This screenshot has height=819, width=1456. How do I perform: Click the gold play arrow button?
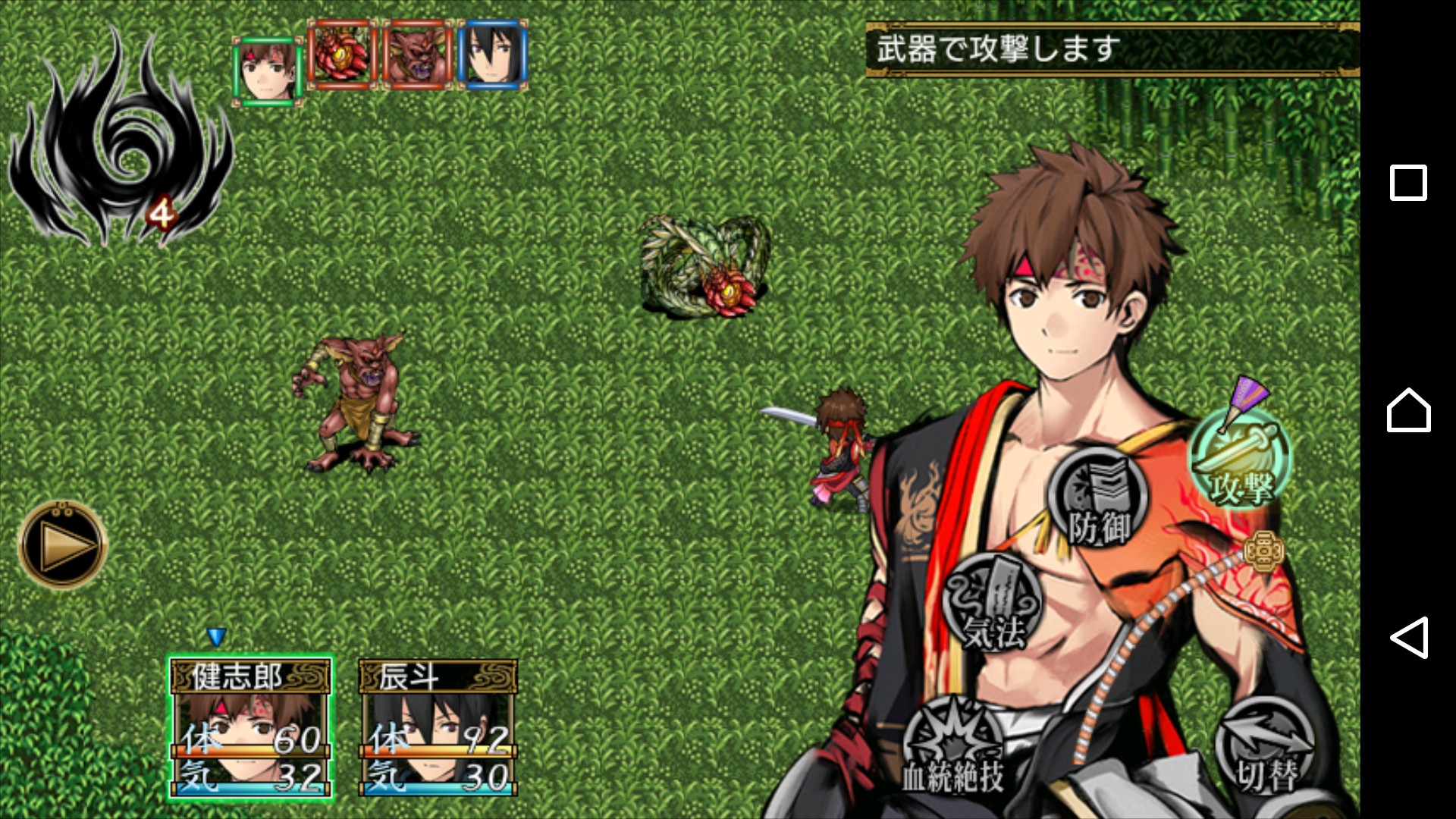click(x=63, y=544)
